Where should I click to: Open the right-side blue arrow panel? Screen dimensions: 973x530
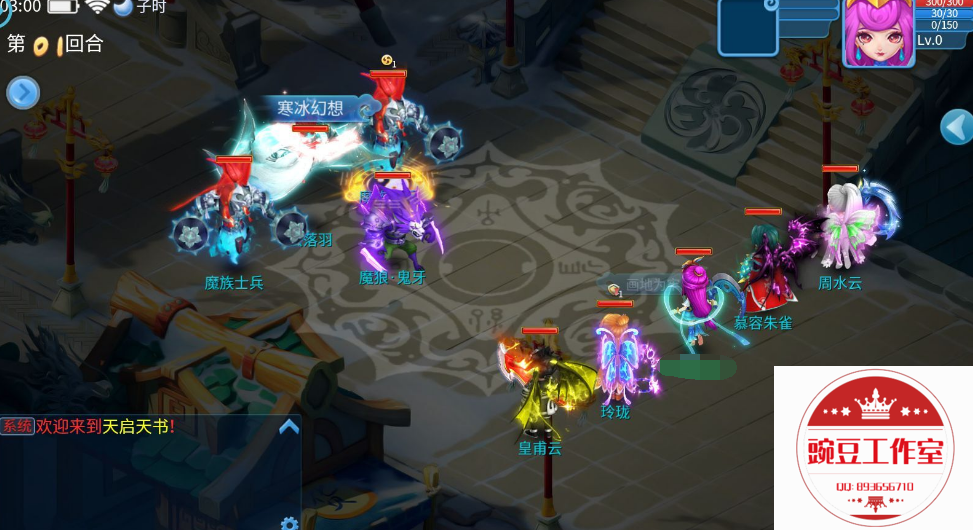pos(957,127)
